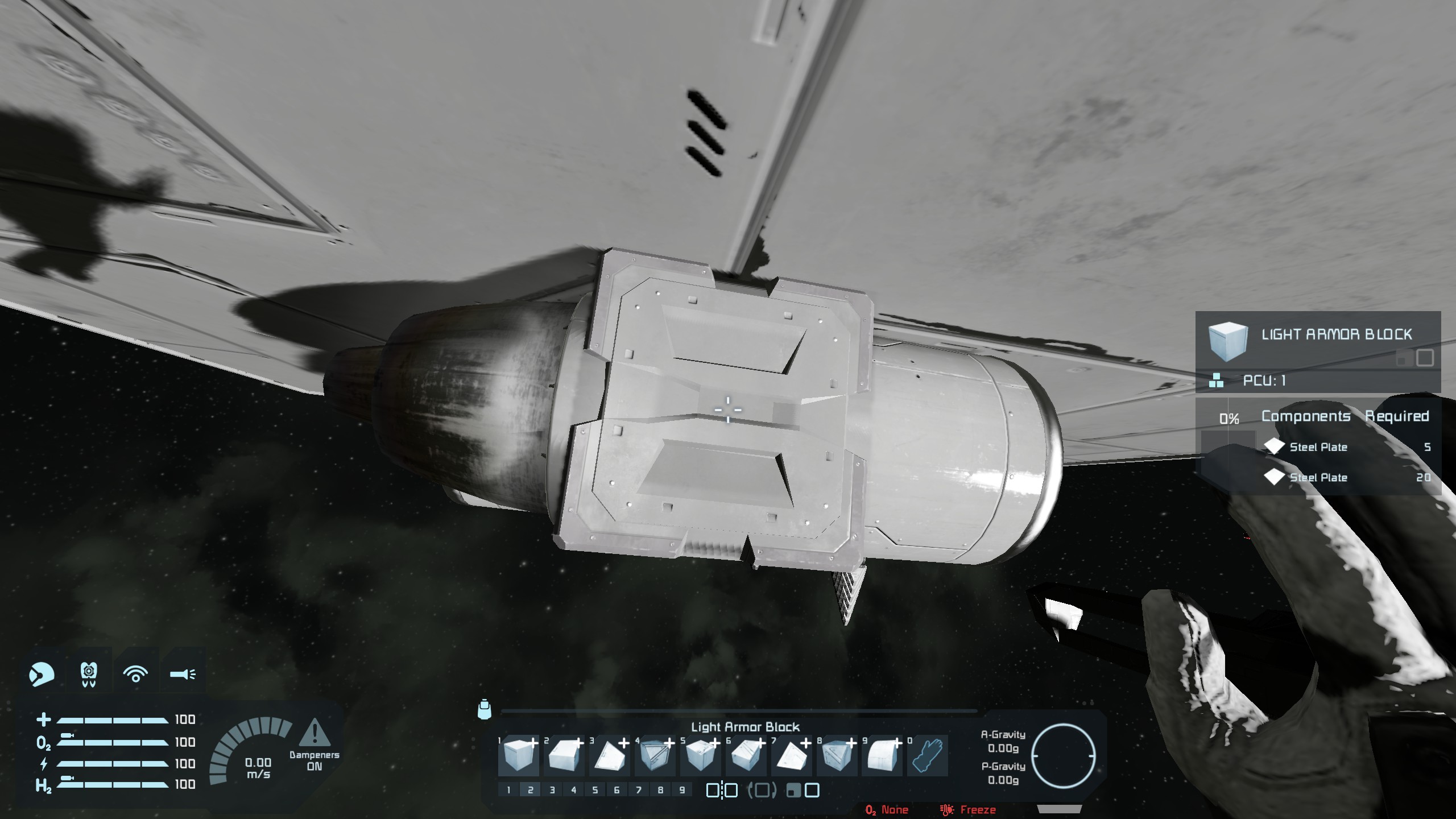Pick the armor corner block in slot 3
Image resolution: width=1456 pixels, height=819 pixels.
click(x=609, y=756)
